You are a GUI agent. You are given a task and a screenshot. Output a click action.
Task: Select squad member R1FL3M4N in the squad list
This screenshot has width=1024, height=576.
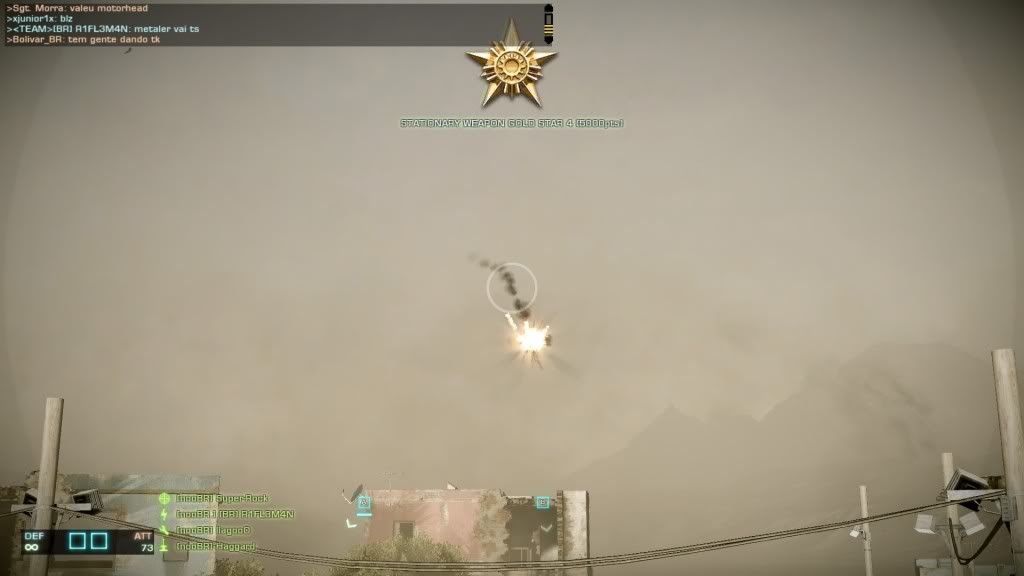click(234, 514)
